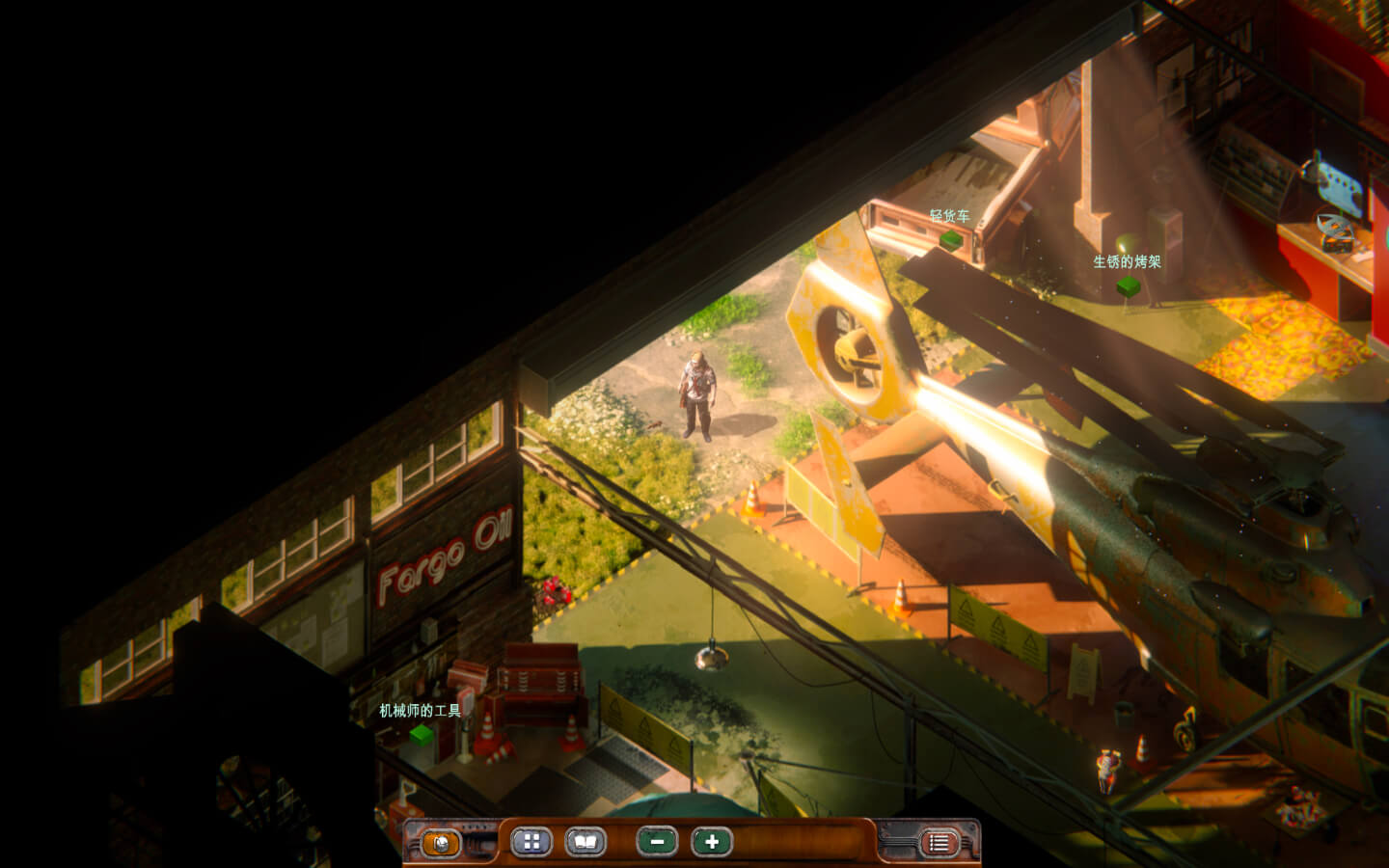Select the 生锈的烤架 green marker
Viewport: 1389px width, 868px height.
pos(1128,285)
